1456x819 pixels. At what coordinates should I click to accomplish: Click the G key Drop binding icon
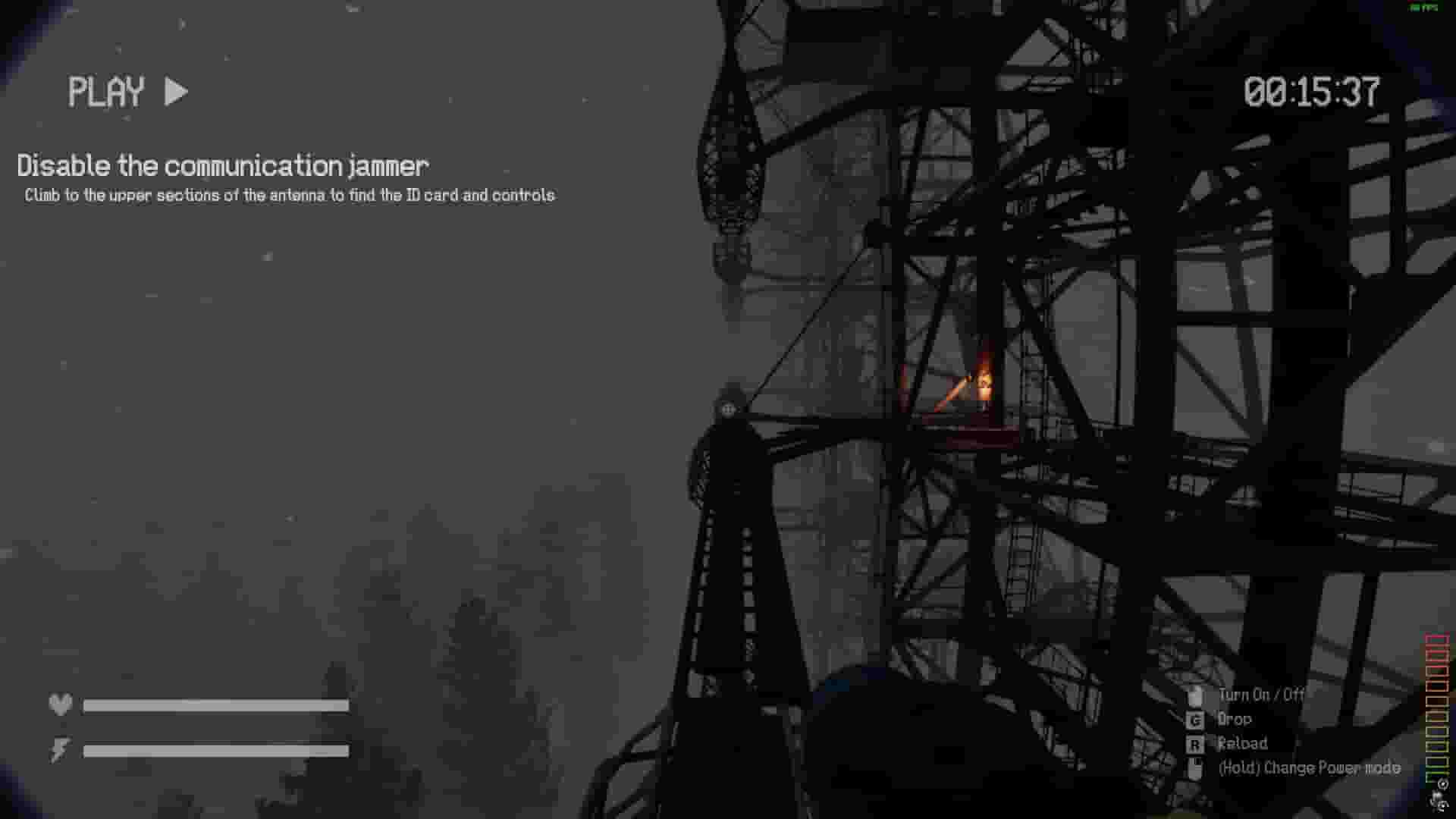[1197, 719]
